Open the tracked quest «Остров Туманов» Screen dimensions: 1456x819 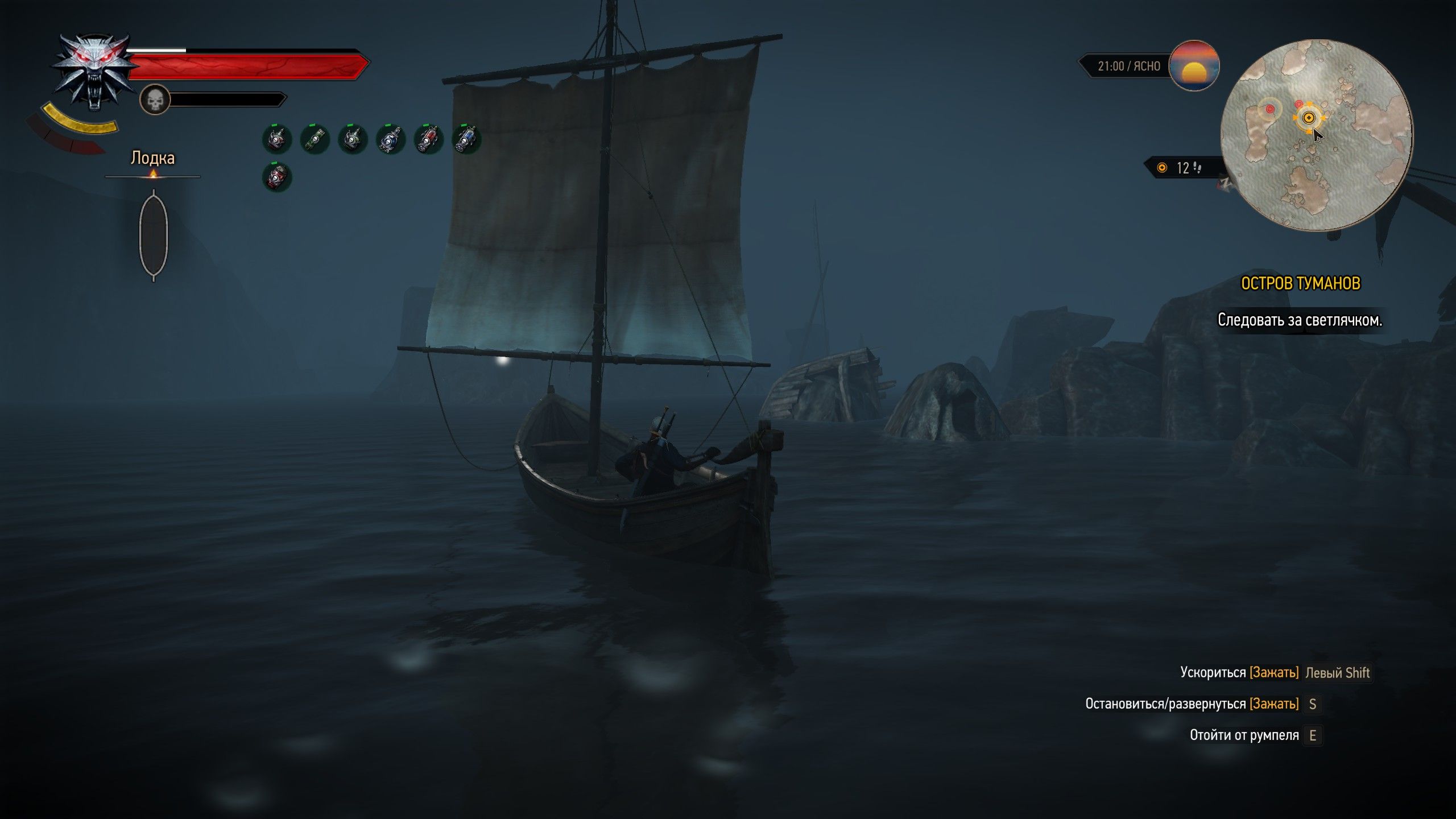click(x=1300, y=283)
